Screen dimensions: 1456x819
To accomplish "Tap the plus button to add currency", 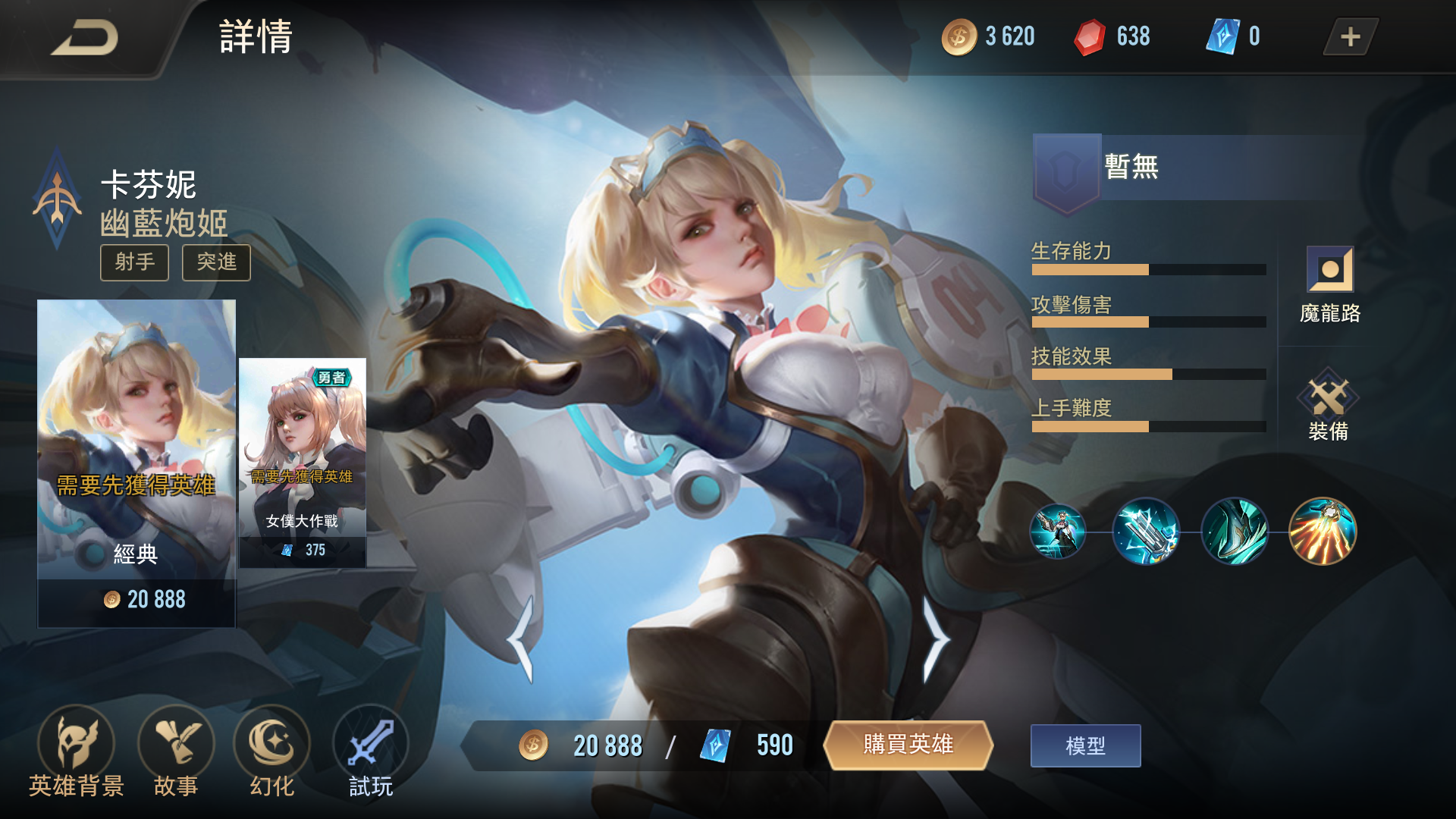I will (x=1348, y=35).
